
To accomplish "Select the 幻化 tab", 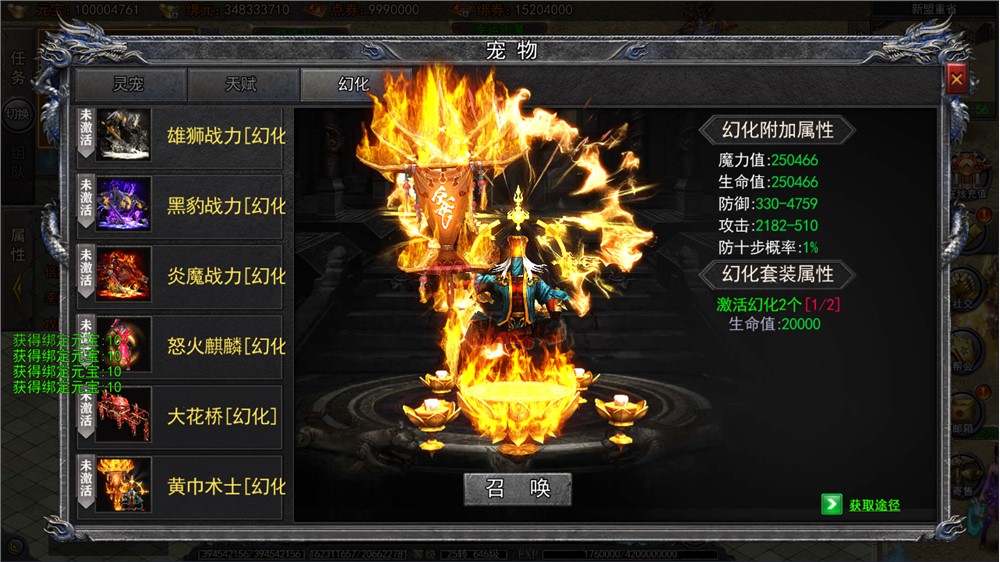I will coord(354,85).
